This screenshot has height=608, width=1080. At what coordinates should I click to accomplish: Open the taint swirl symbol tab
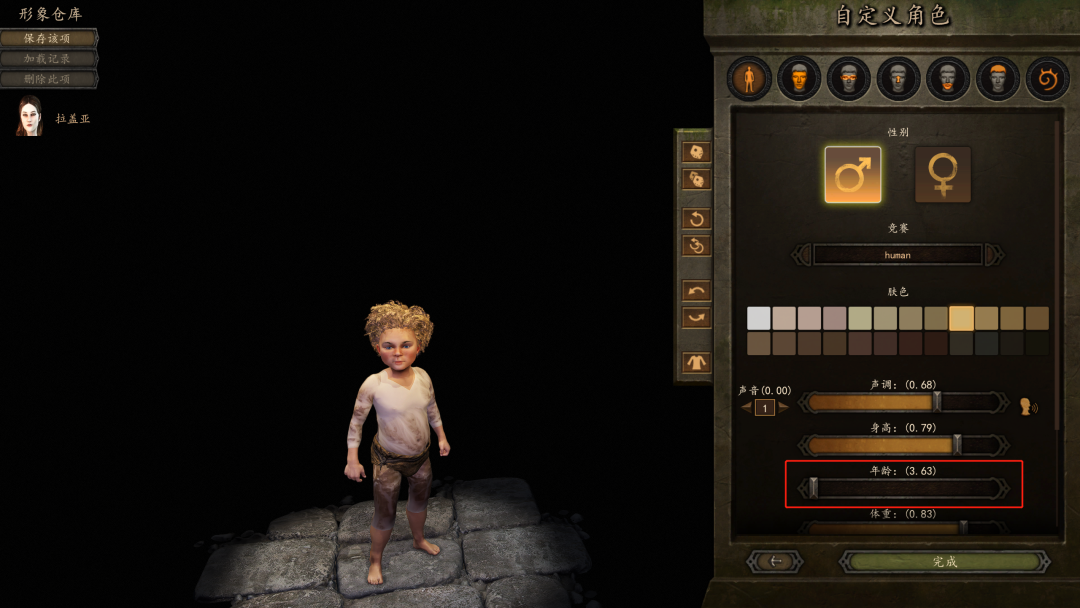pos(1047,78)
